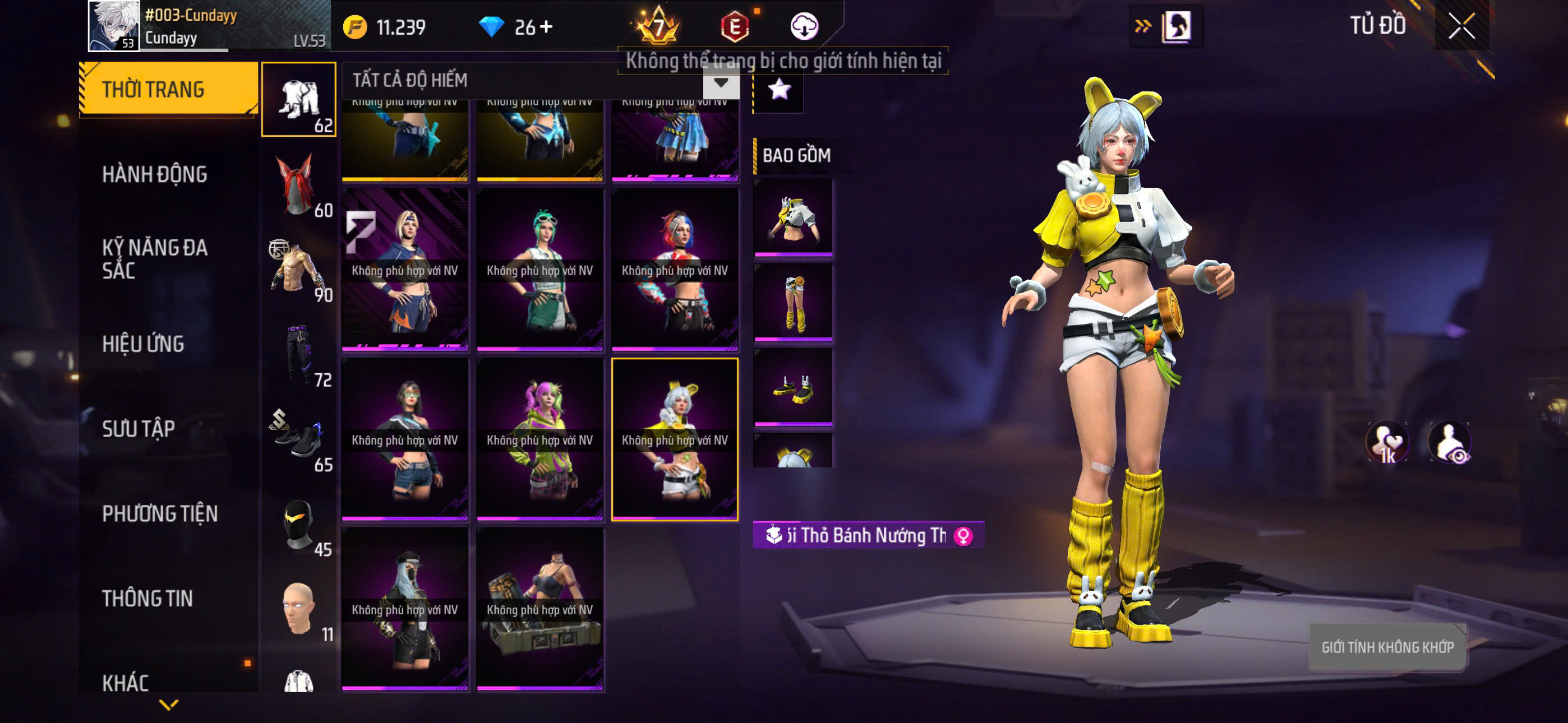This screenshot has width=1568, height=723.
Task: Add diamonds using the plus button
Action: [x=546, y=27]
